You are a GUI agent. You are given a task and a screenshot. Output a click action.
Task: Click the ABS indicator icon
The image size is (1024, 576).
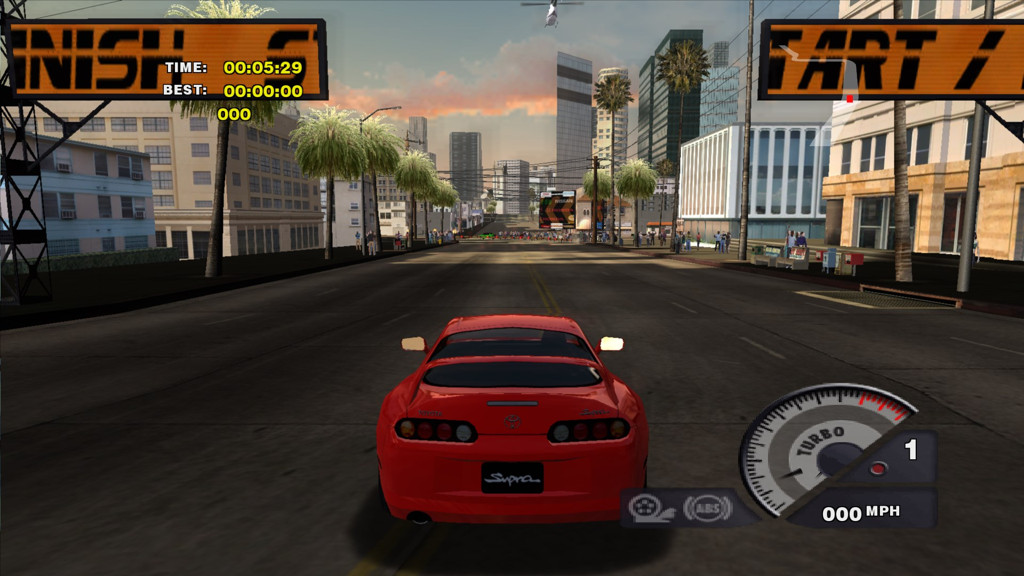coord(707,508)
